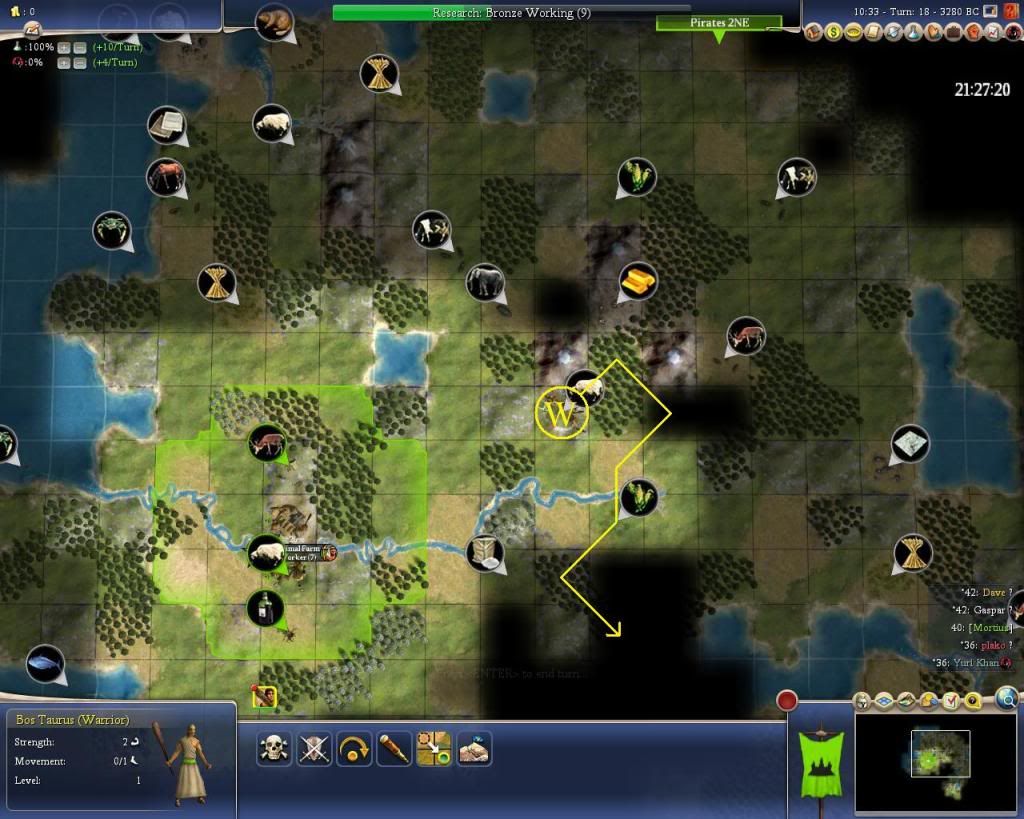
Task: Open the minimap world view
Action: point(939,755)
